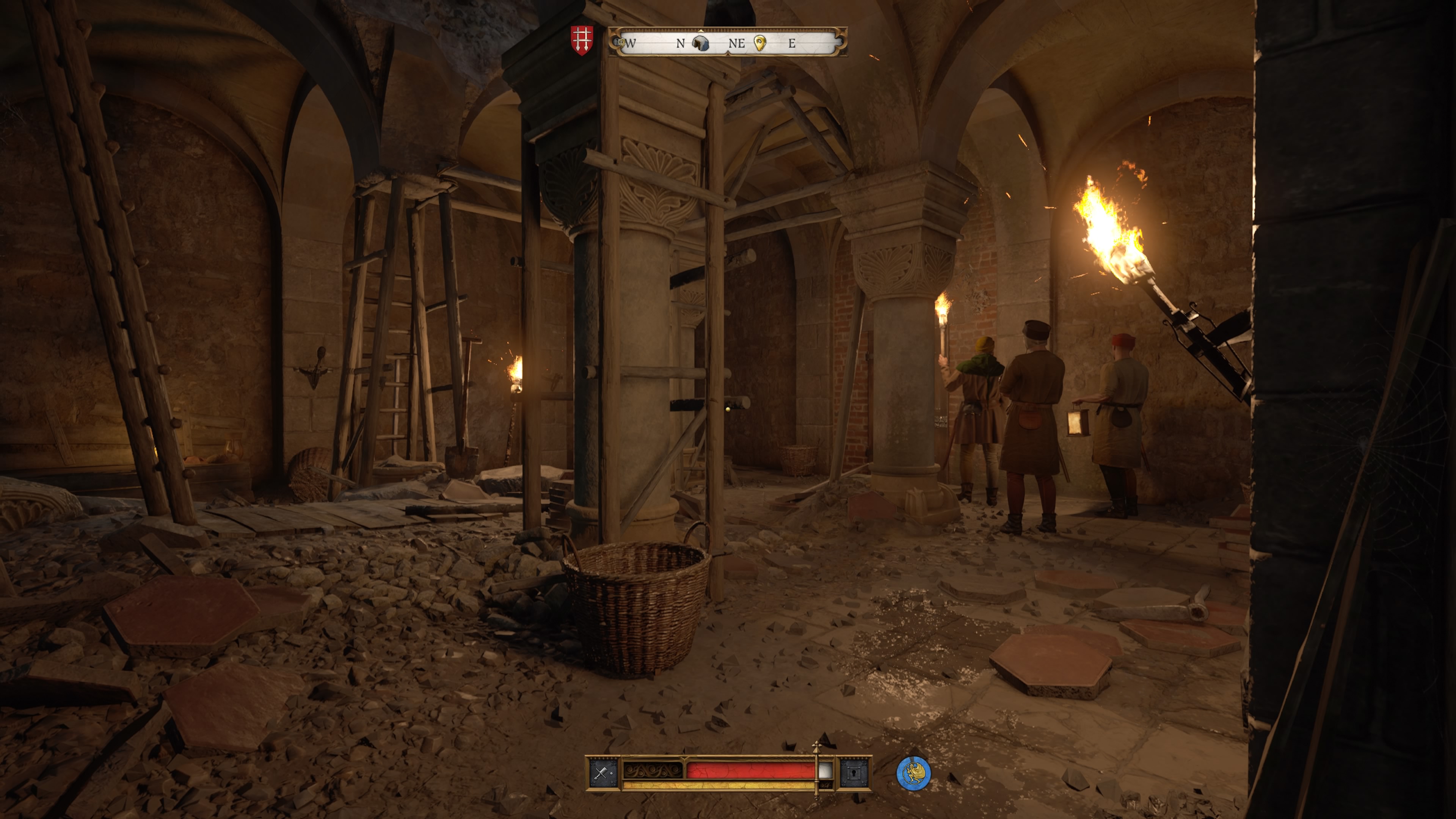Click the NE label on the compass strip

736,44
